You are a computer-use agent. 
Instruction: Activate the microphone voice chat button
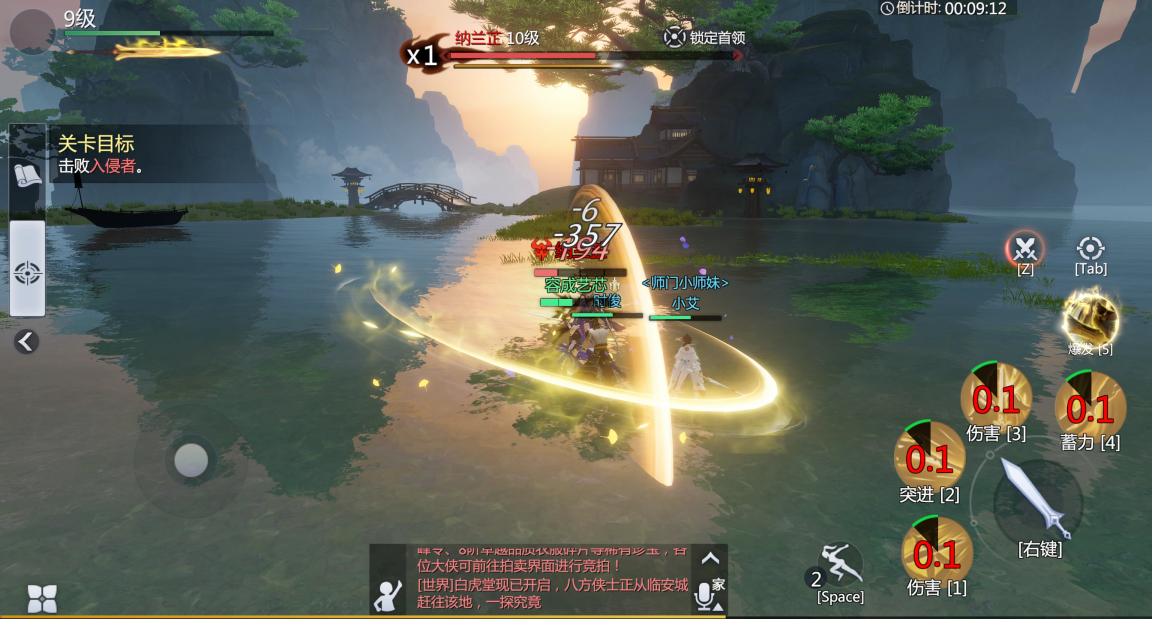705,595
